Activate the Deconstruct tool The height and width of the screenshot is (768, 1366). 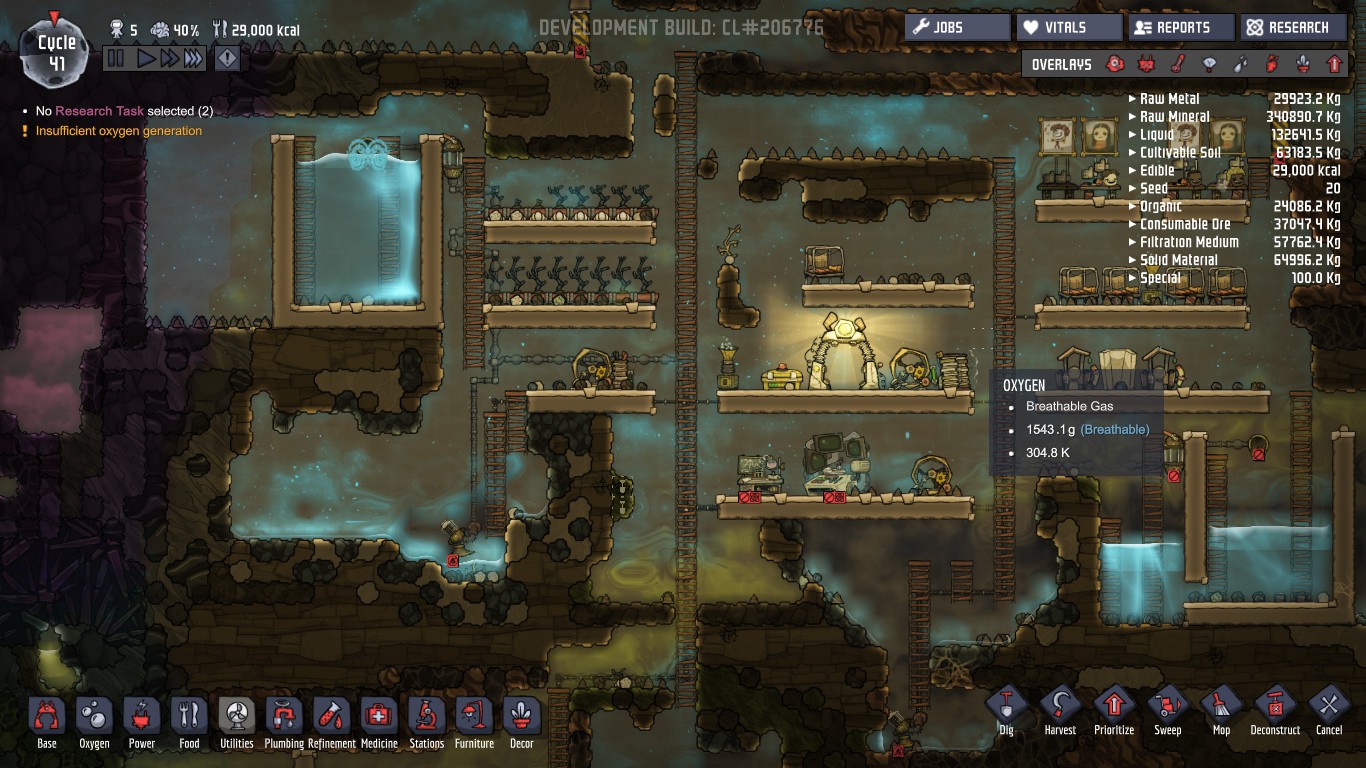point(1275,705)
